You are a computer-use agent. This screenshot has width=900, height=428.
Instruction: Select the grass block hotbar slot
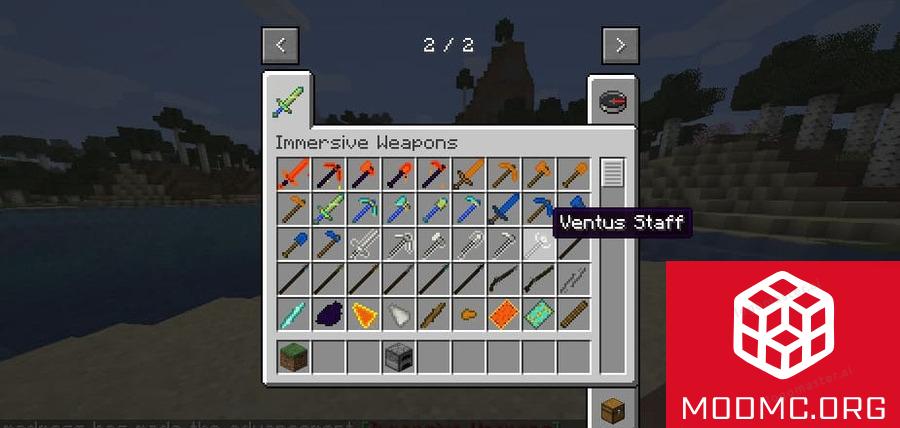tap(294, 356)
